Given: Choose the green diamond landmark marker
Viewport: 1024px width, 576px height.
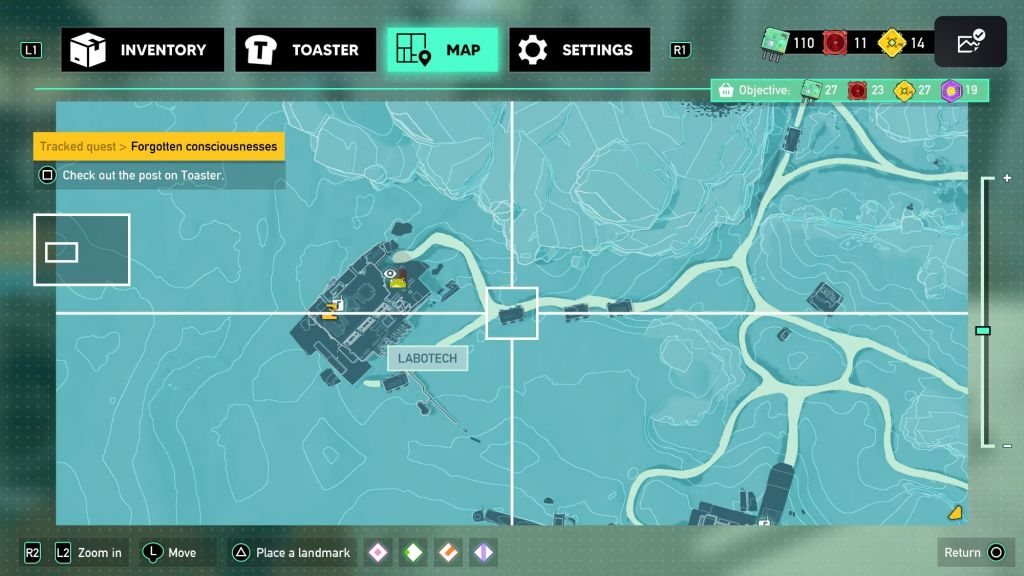Looking at the screenshot, I should click(413, 553).
